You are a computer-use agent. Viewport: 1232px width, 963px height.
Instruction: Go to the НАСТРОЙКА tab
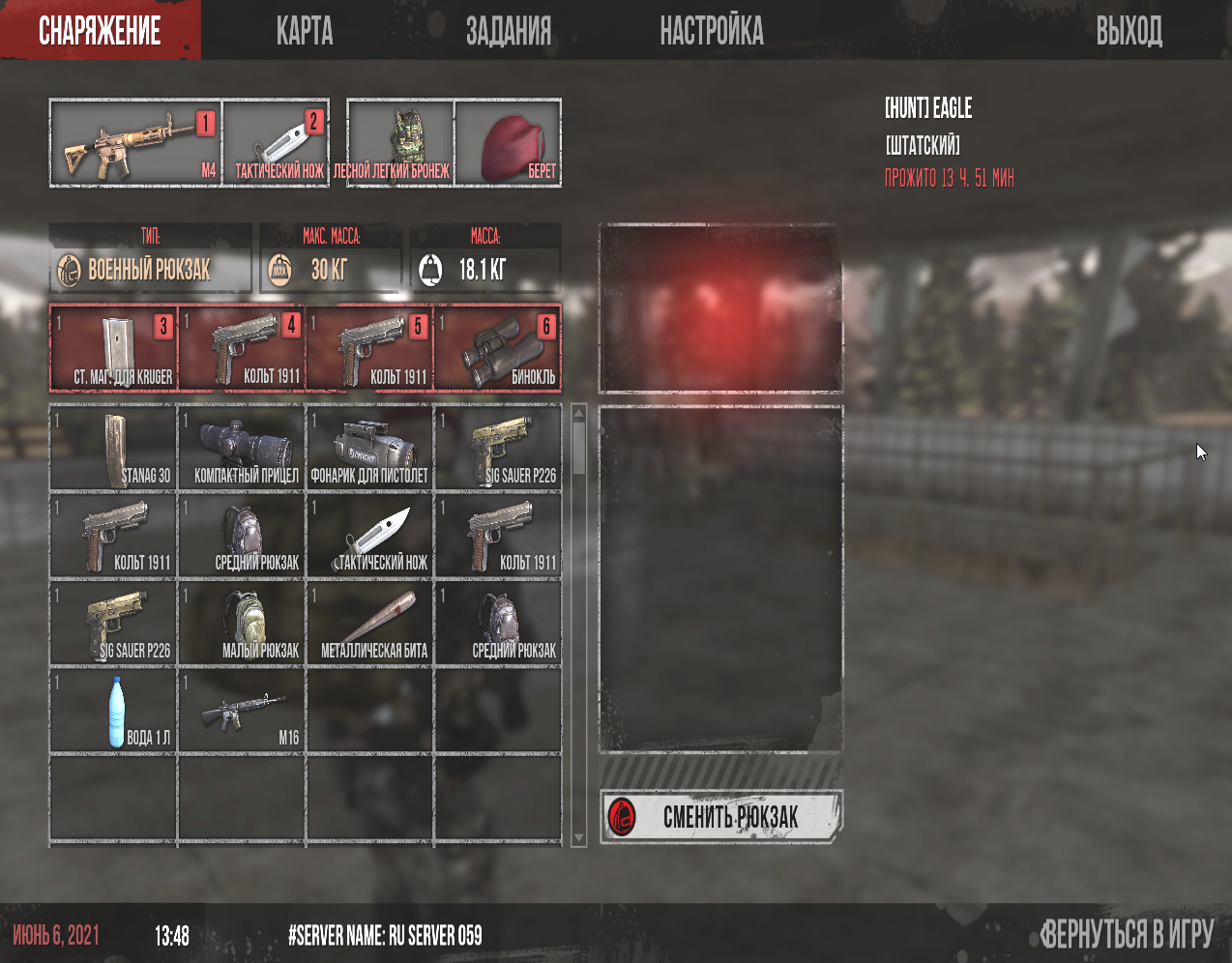tap(712, 31)
